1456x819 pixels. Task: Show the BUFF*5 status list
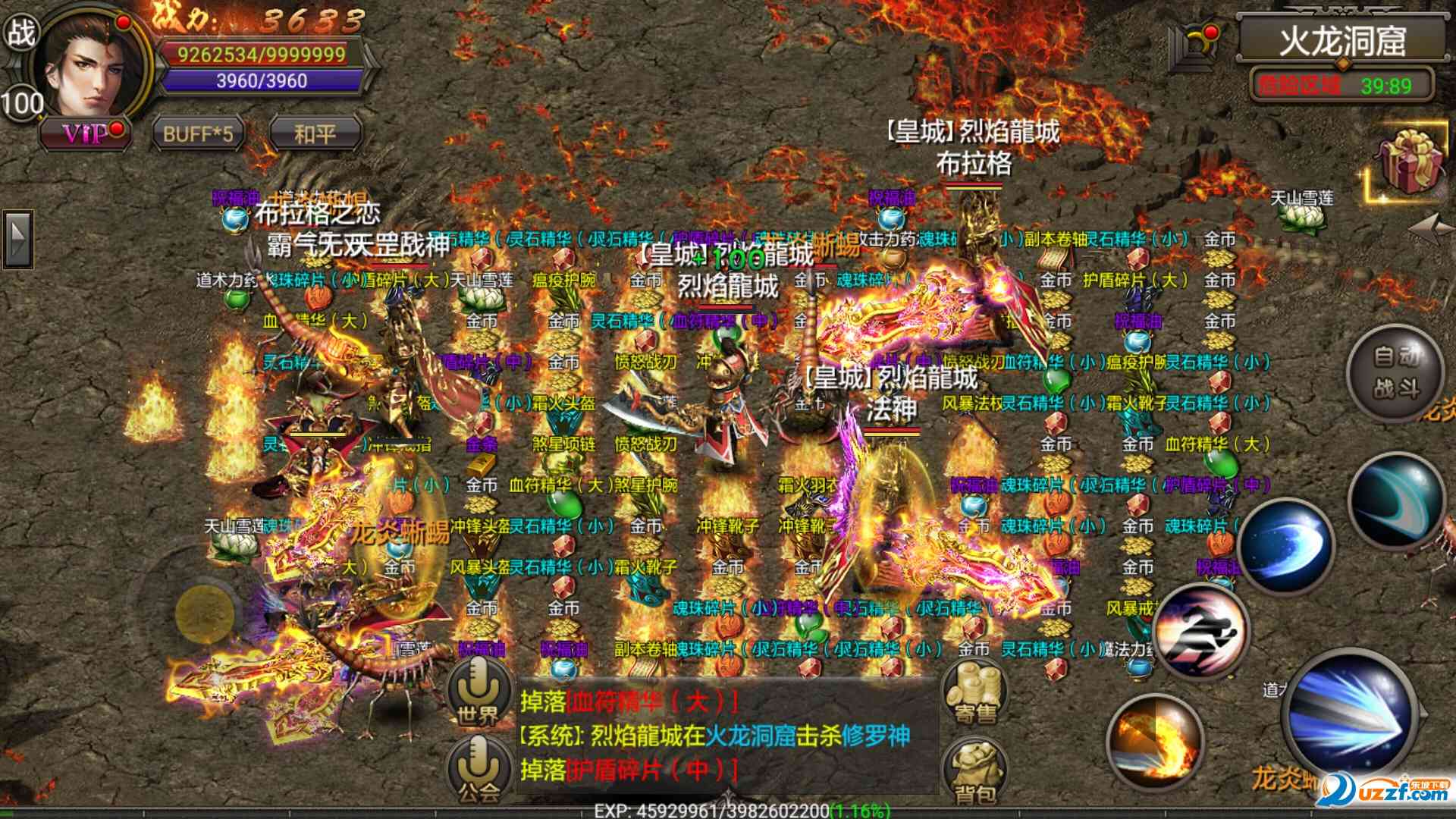coord(198,134)
